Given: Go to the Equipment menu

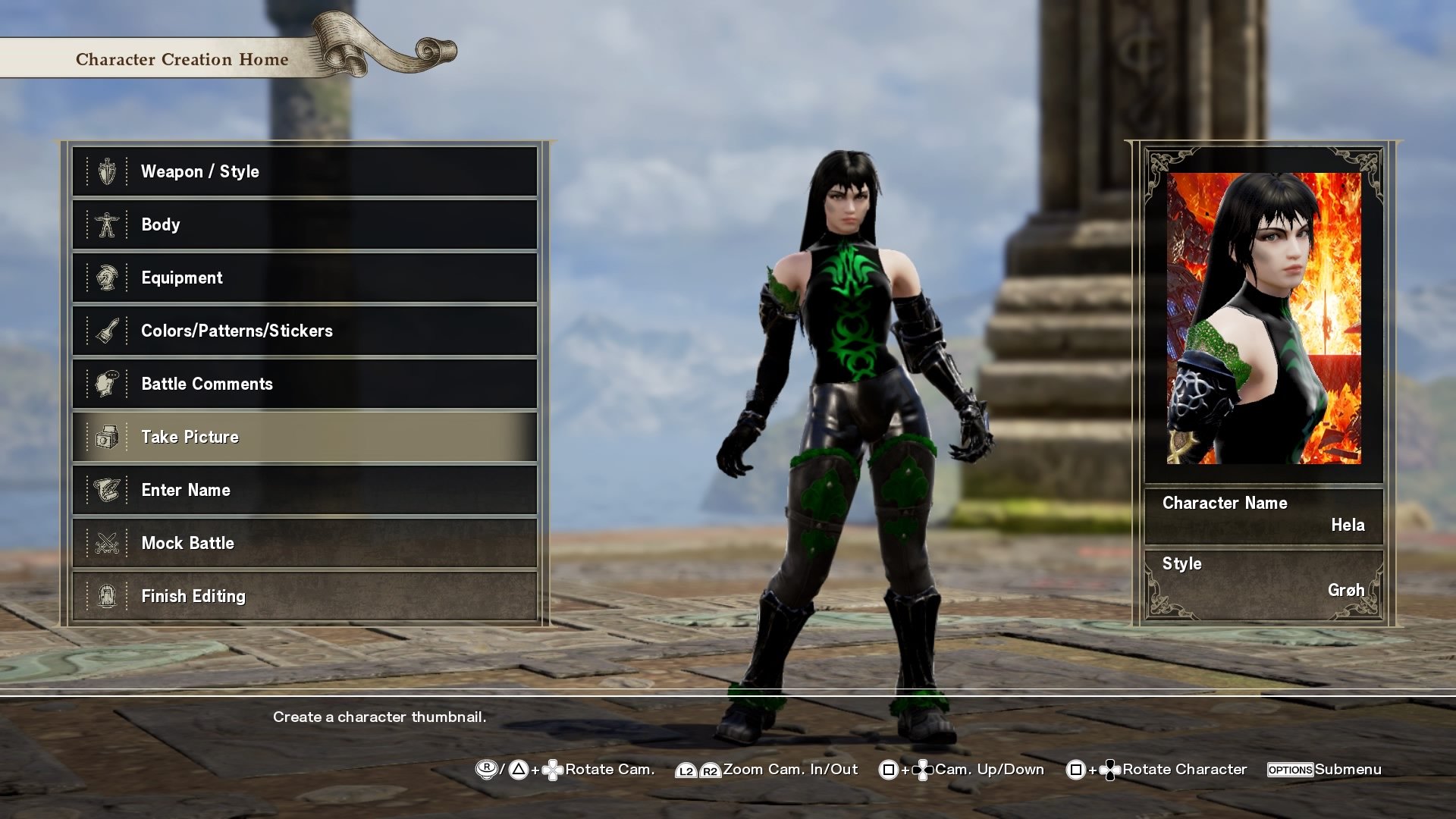Looking at the screenshot, I should [304, 278].
